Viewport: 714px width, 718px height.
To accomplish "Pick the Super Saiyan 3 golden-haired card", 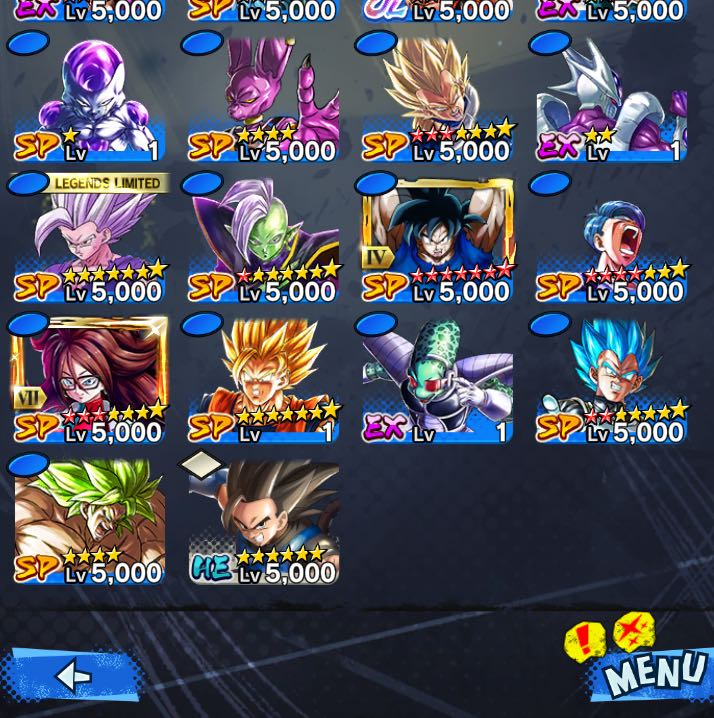I will [438, 100].
